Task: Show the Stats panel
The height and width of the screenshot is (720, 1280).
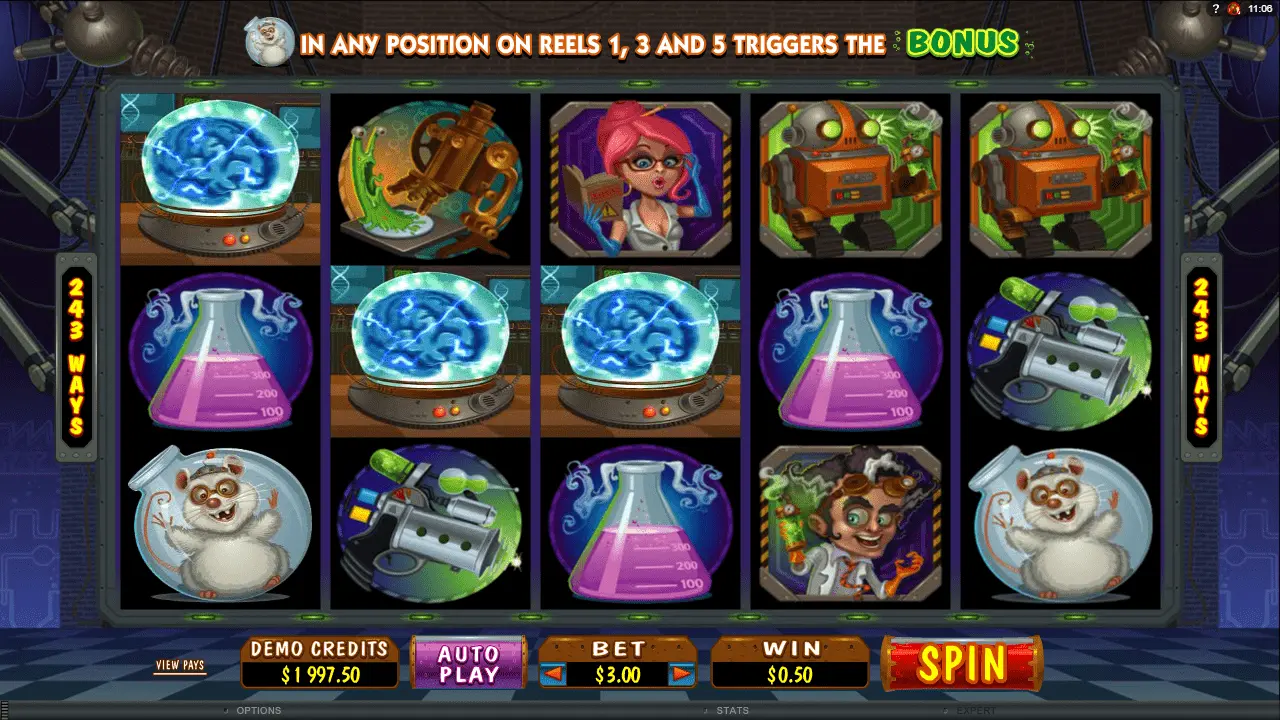Action: pyautogui.click(x=732, y=711)
